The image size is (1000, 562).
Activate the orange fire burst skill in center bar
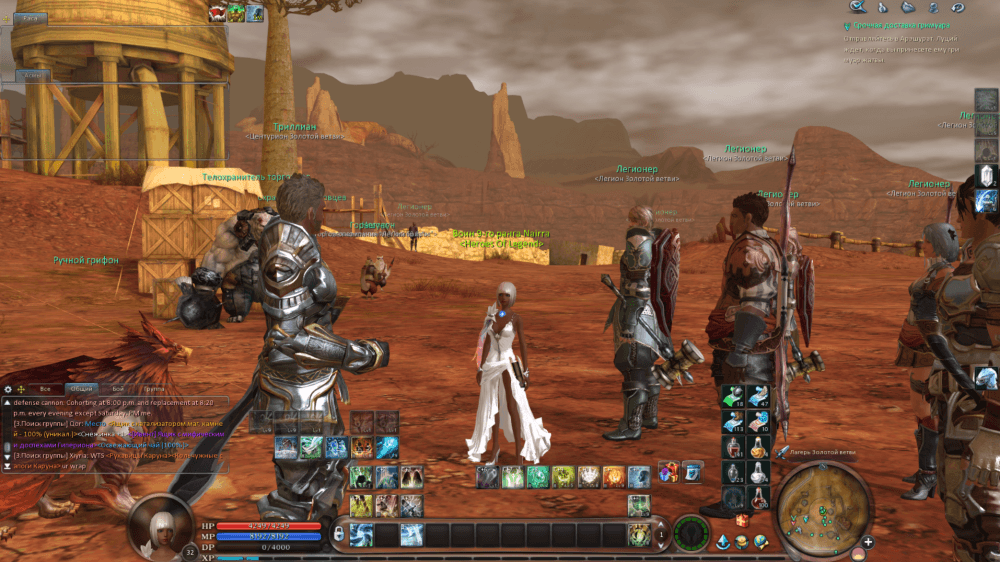(x=613, y=477)
